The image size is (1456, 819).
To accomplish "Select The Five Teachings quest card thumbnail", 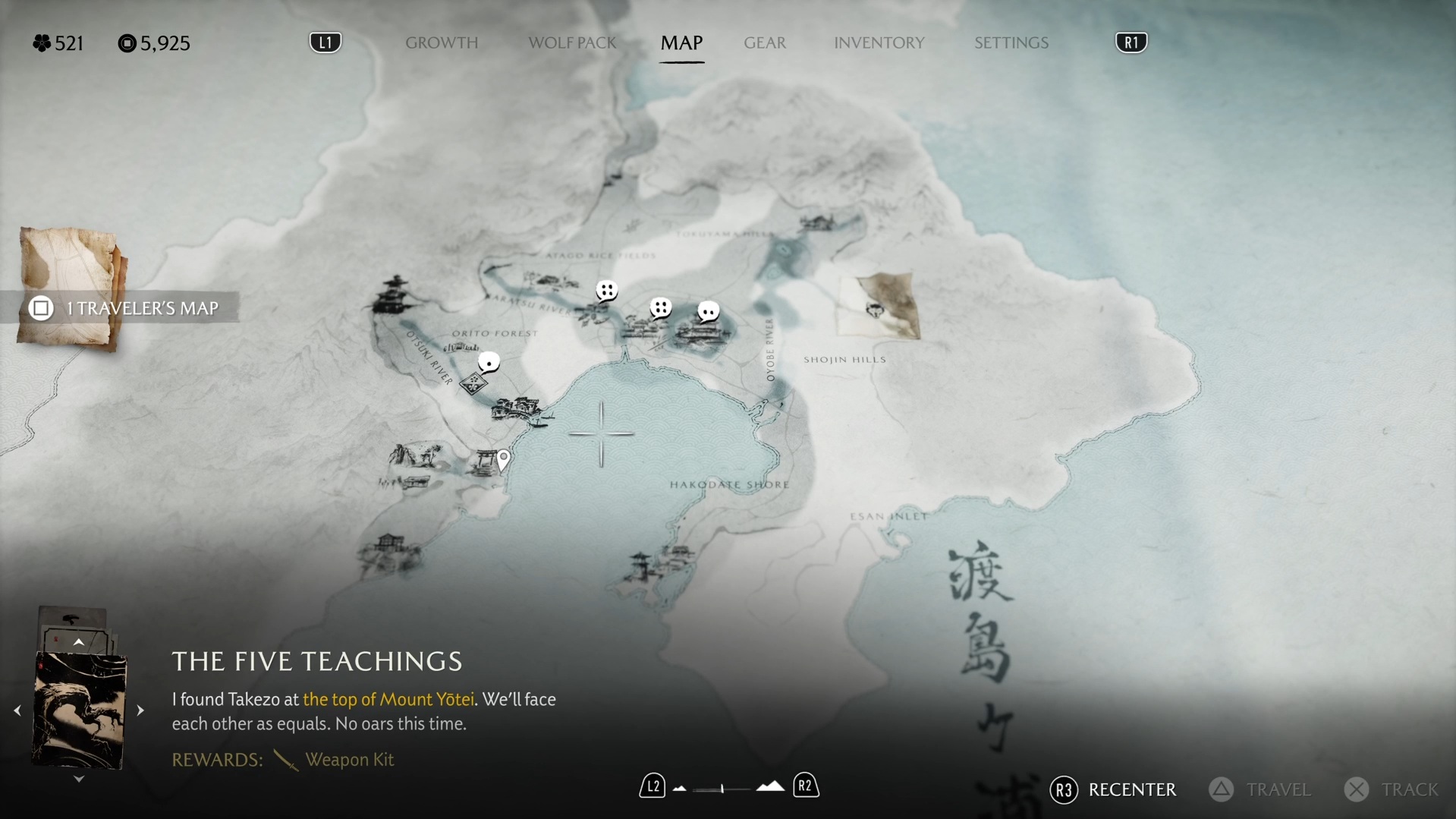I will (x=79, y=710).
